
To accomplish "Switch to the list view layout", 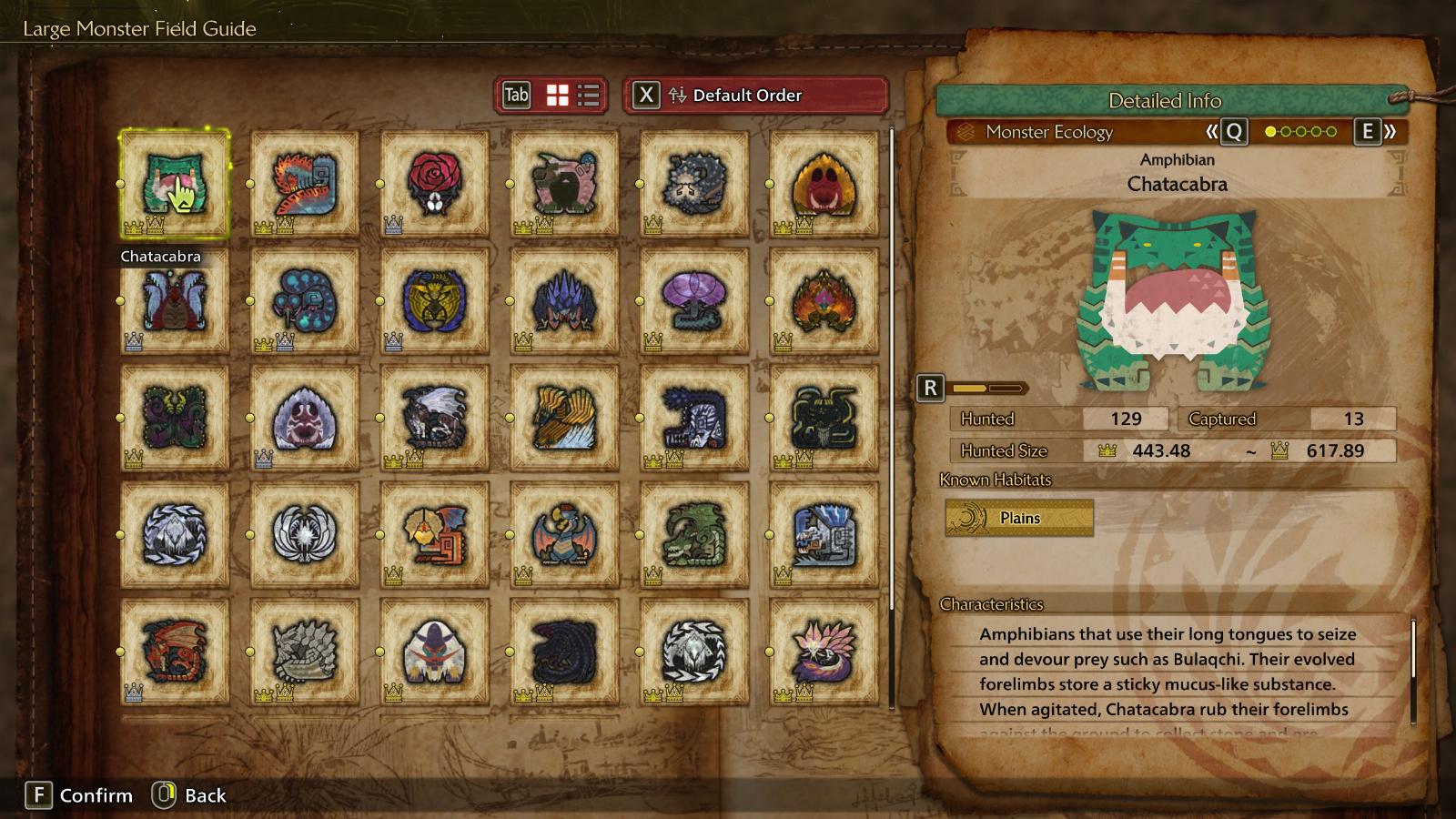I will (x=589, y=96).
